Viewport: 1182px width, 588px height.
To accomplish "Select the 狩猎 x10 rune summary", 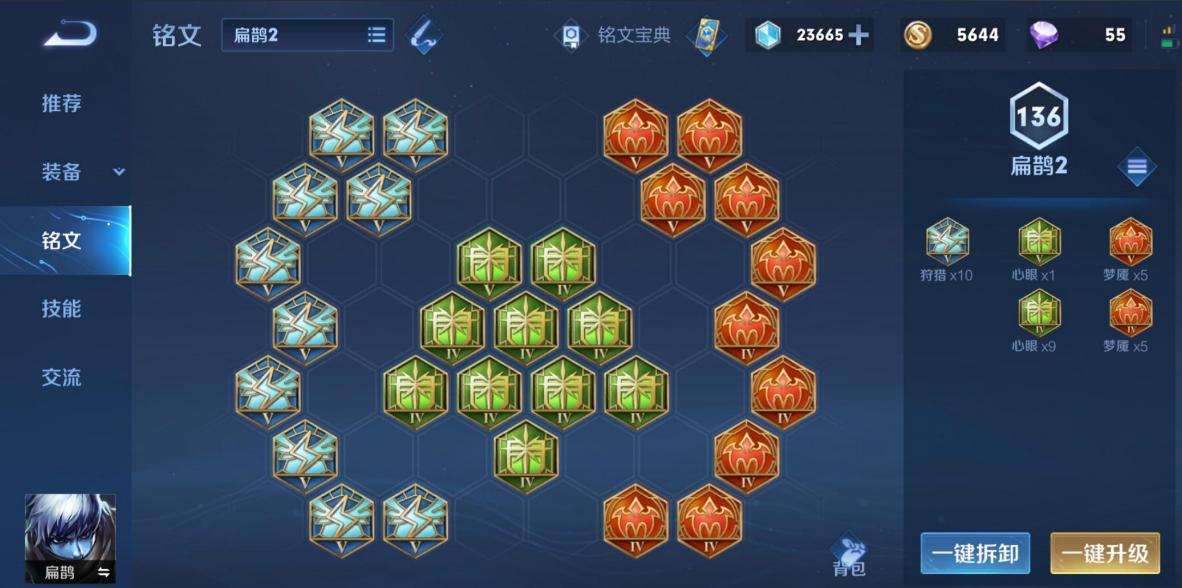I will coord(946,250).
